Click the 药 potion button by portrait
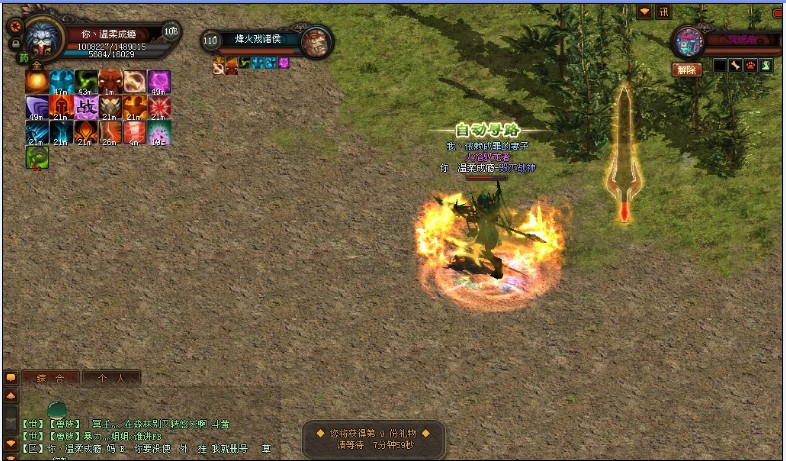Image resolution: width=786 pixels, height=461 pixels. pyautogui.click(x=24, y=58)
